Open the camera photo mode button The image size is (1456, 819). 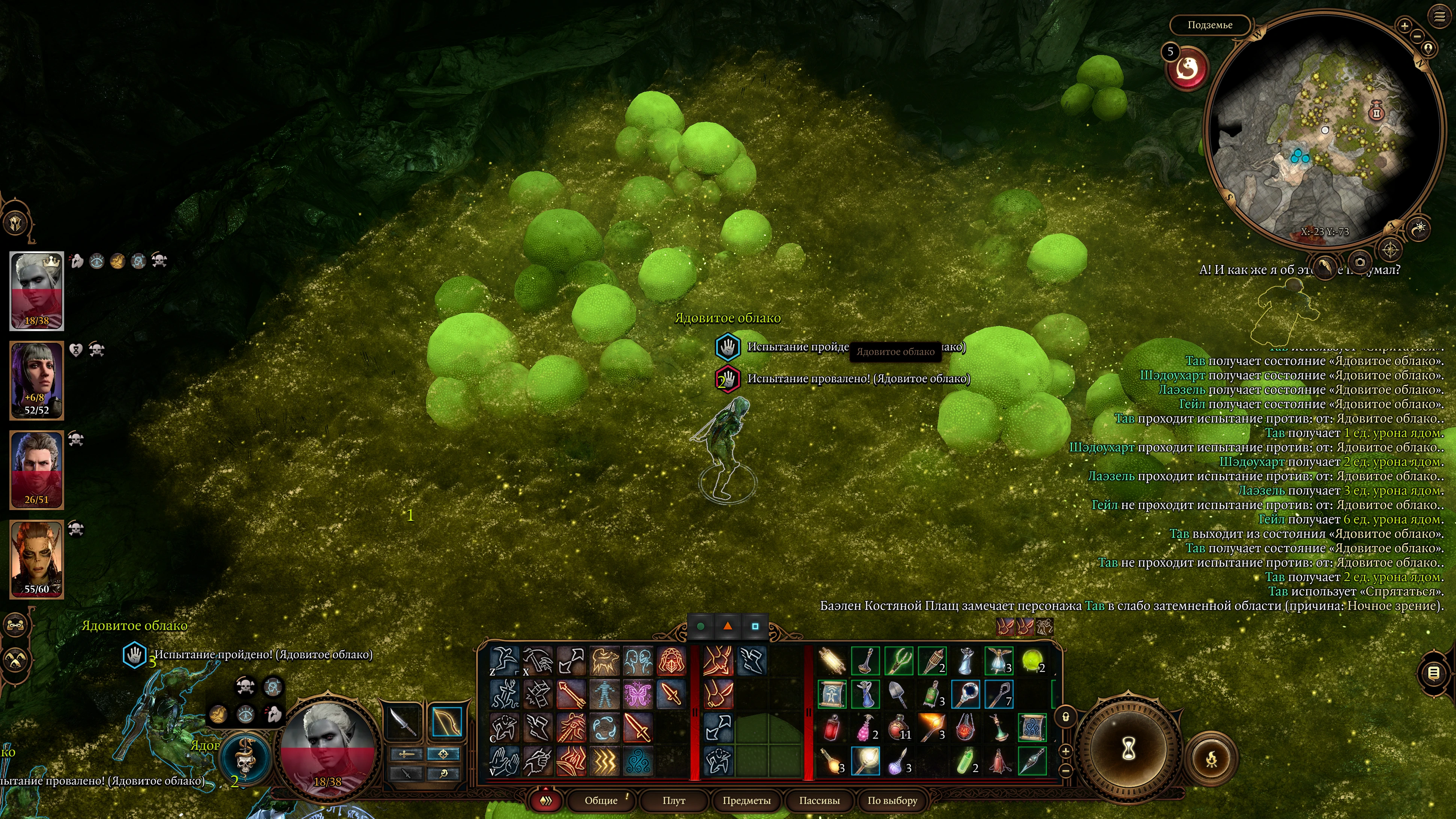point(1360,262)
